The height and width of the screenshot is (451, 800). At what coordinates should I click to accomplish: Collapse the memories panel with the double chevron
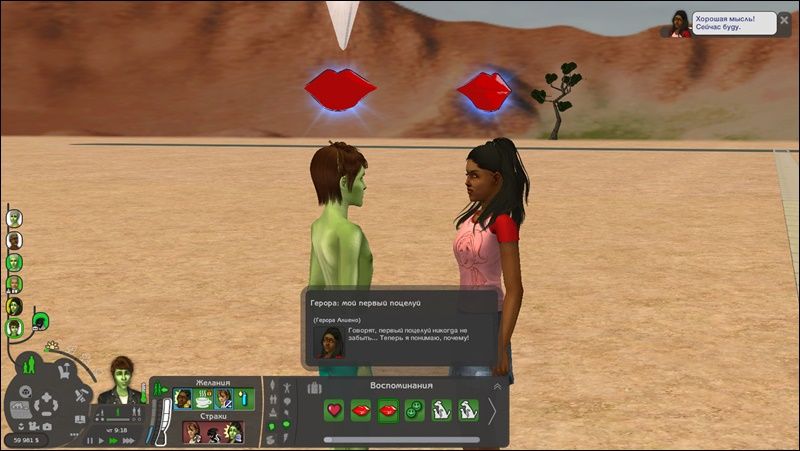497,386
